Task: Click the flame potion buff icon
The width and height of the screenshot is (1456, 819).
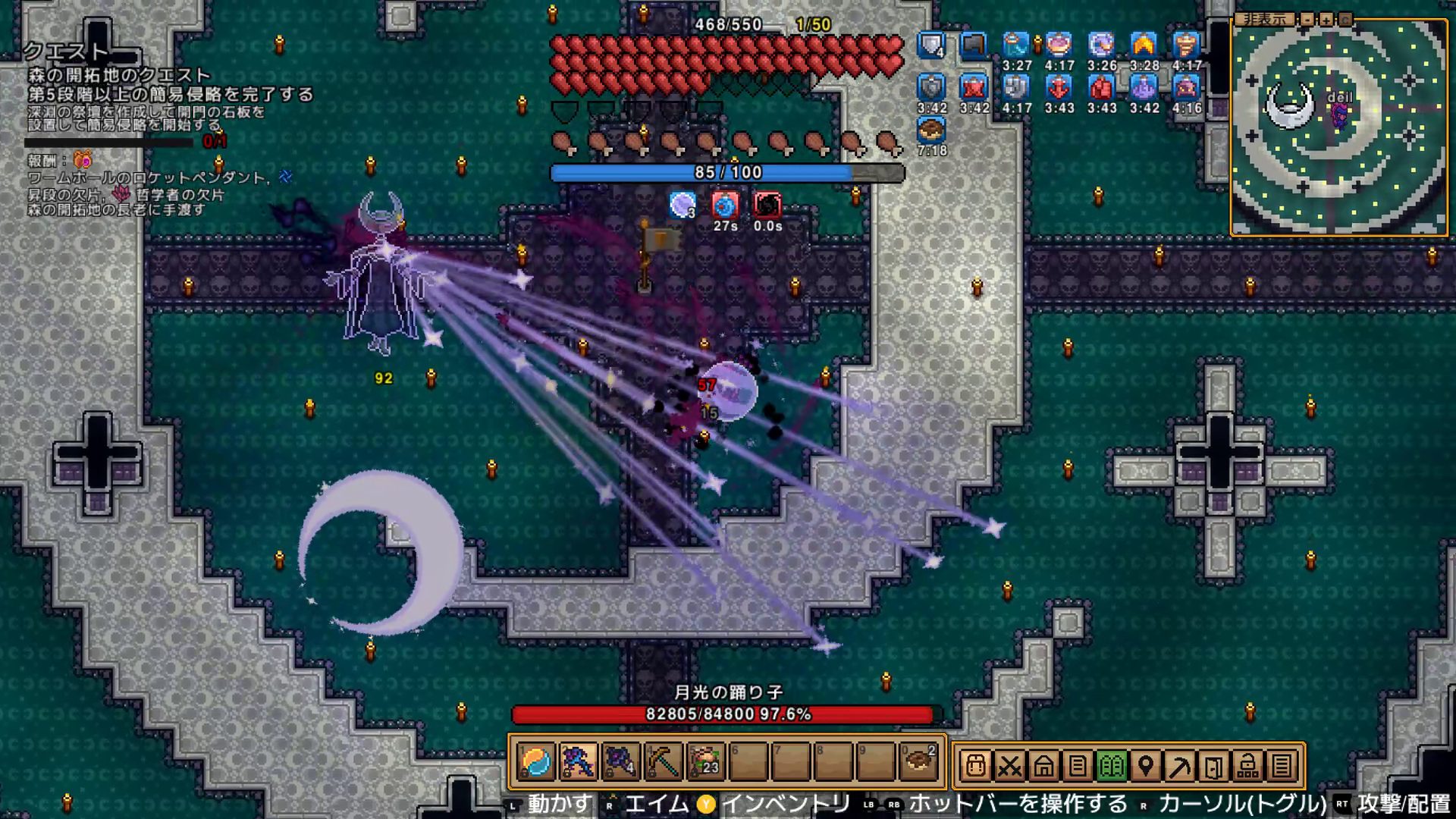Action: tap(1144, 45)
